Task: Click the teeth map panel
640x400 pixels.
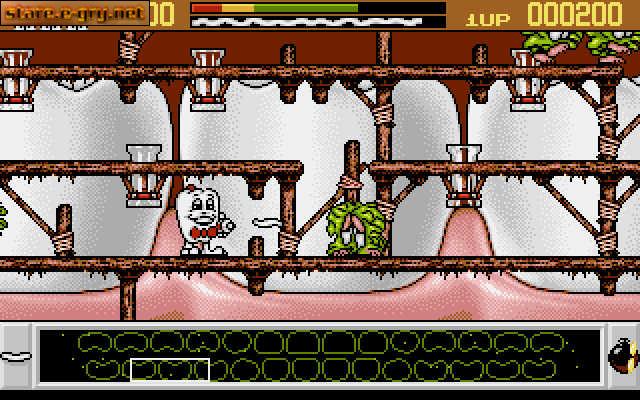Action: 320,357
